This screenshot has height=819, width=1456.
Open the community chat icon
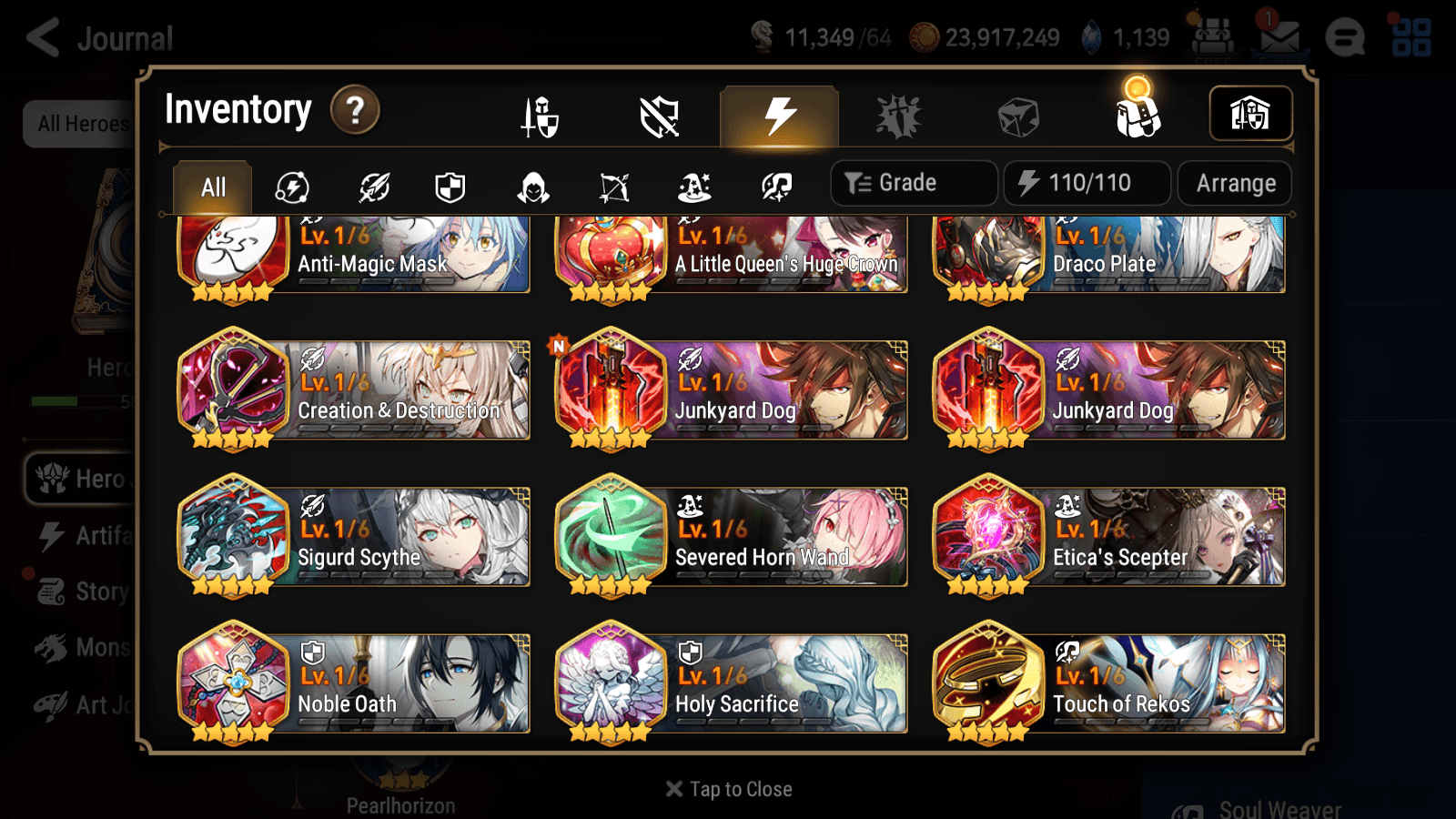click(1345, 37)
